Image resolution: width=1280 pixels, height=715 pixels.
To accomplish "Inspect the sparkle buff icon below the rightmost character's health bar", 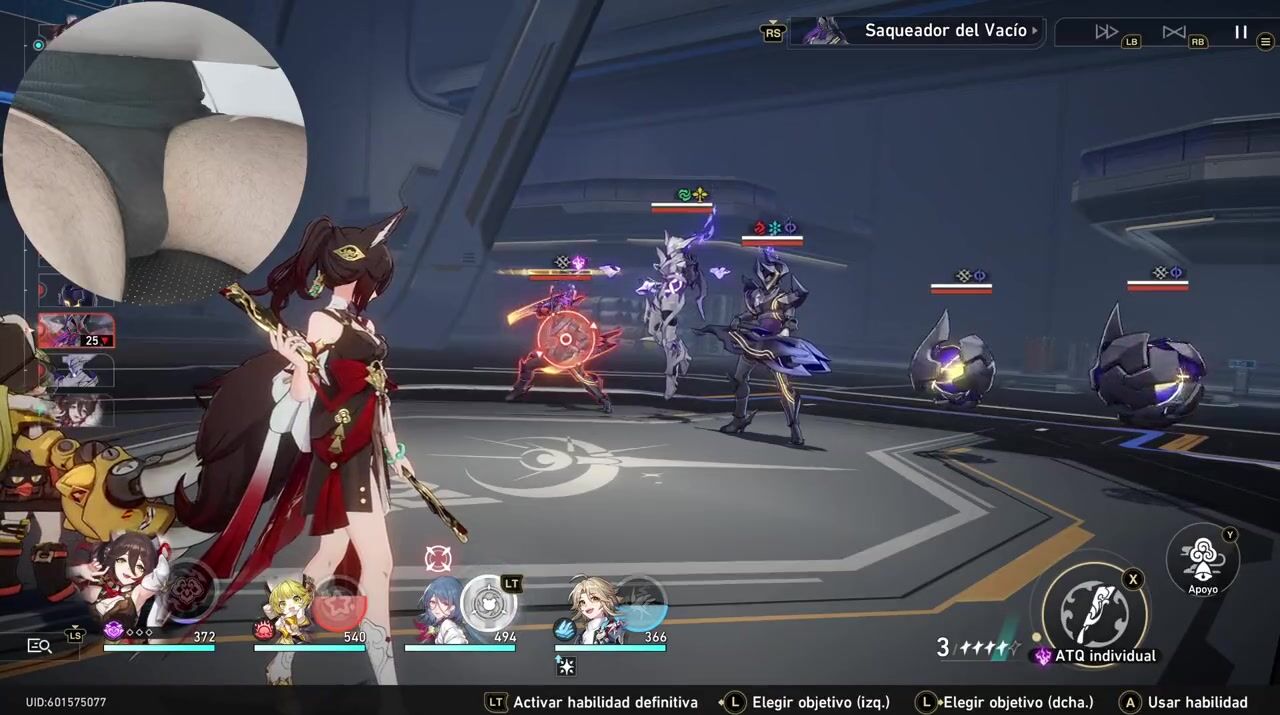I will pyautogui.click(x=566, y=666).
